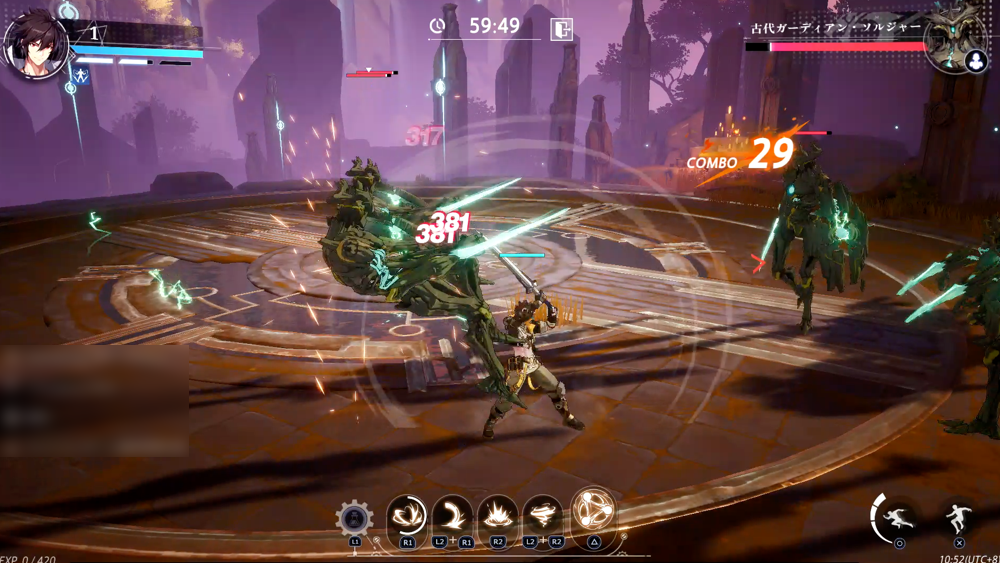Click the blue buff status icon under portrait
Image resolution: width=1000 pixels, height=563 pixels.
[x=80, y=76]
